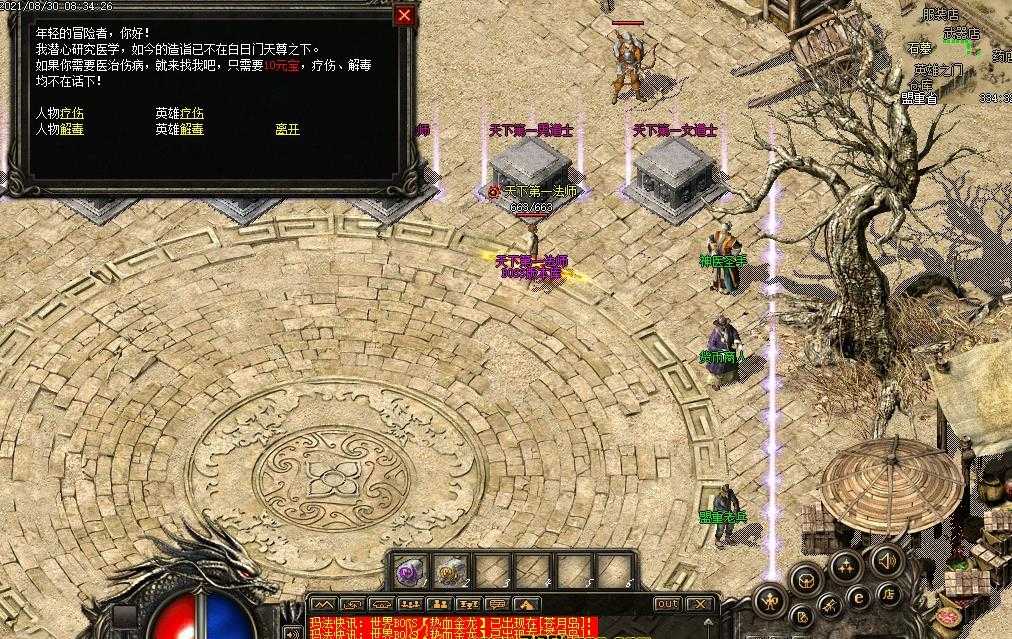Close the healer NPC dialogue window

pyautogui.click(x=404, y=15)
